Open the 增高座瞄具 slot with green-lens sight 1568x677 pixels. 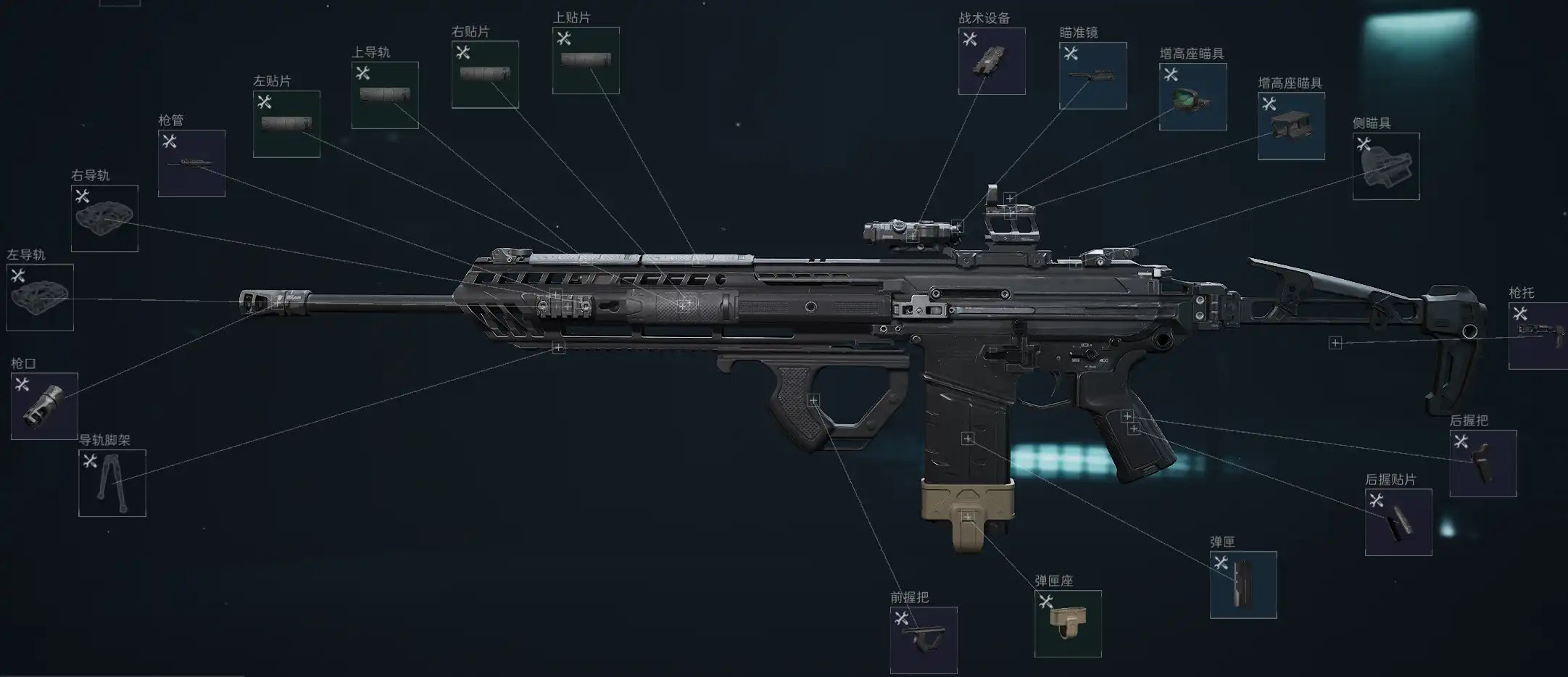click(x=1192, y=97)
